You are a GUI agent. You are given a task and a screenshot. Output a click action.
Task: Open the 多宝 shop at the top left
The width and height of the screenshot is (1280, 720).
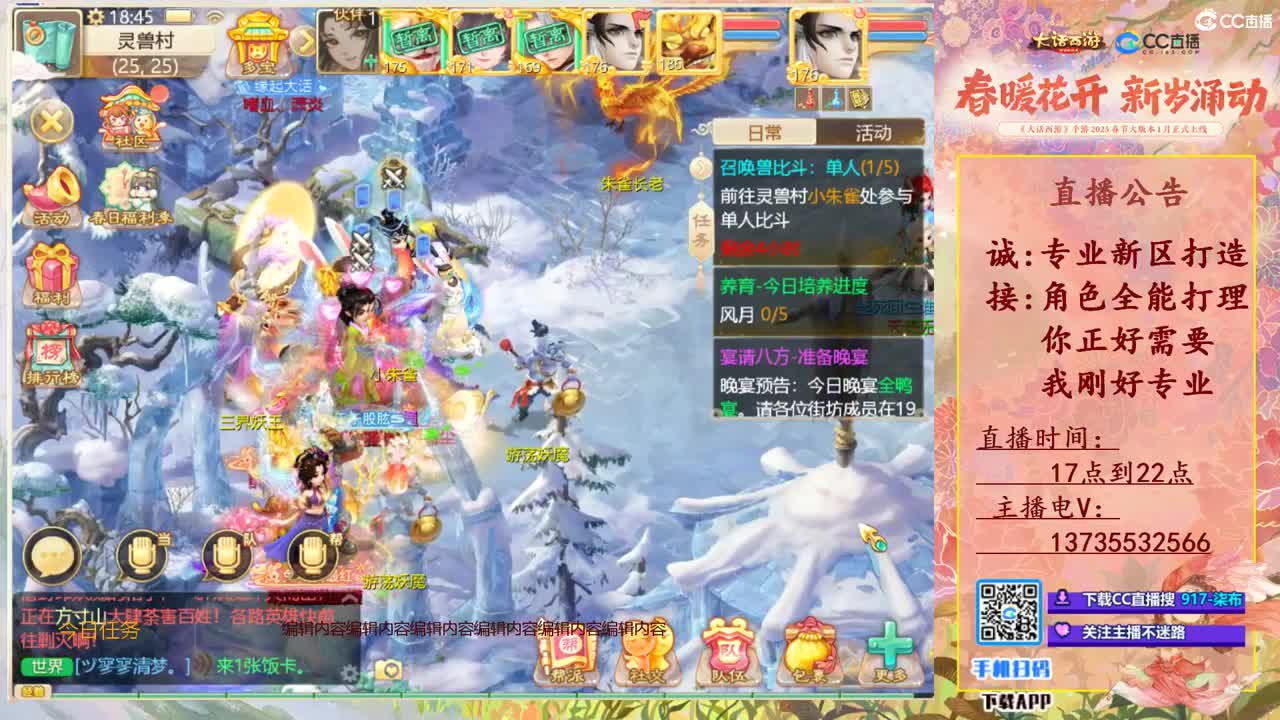[x=258, y=45]
